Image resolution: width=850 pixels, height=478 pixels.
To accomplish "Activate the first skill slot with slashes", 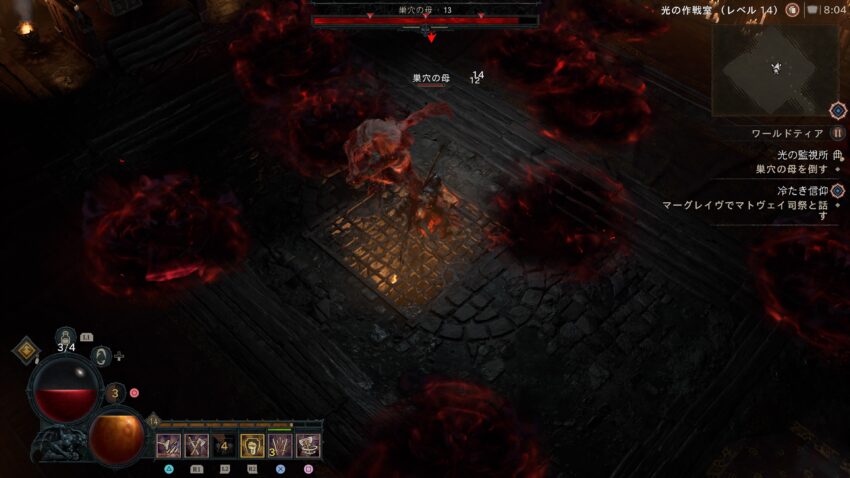I will pos(167,445).
